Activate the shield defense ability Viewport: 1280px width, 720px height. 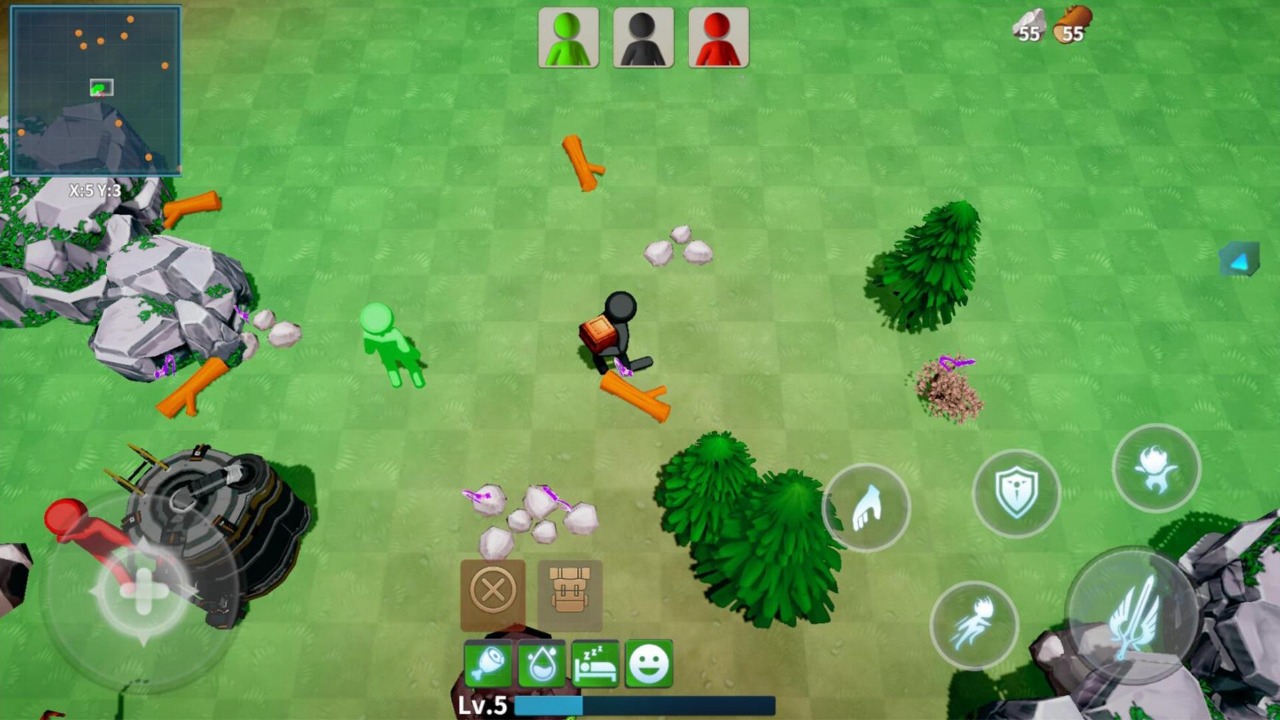click(x=1016, y=494)
